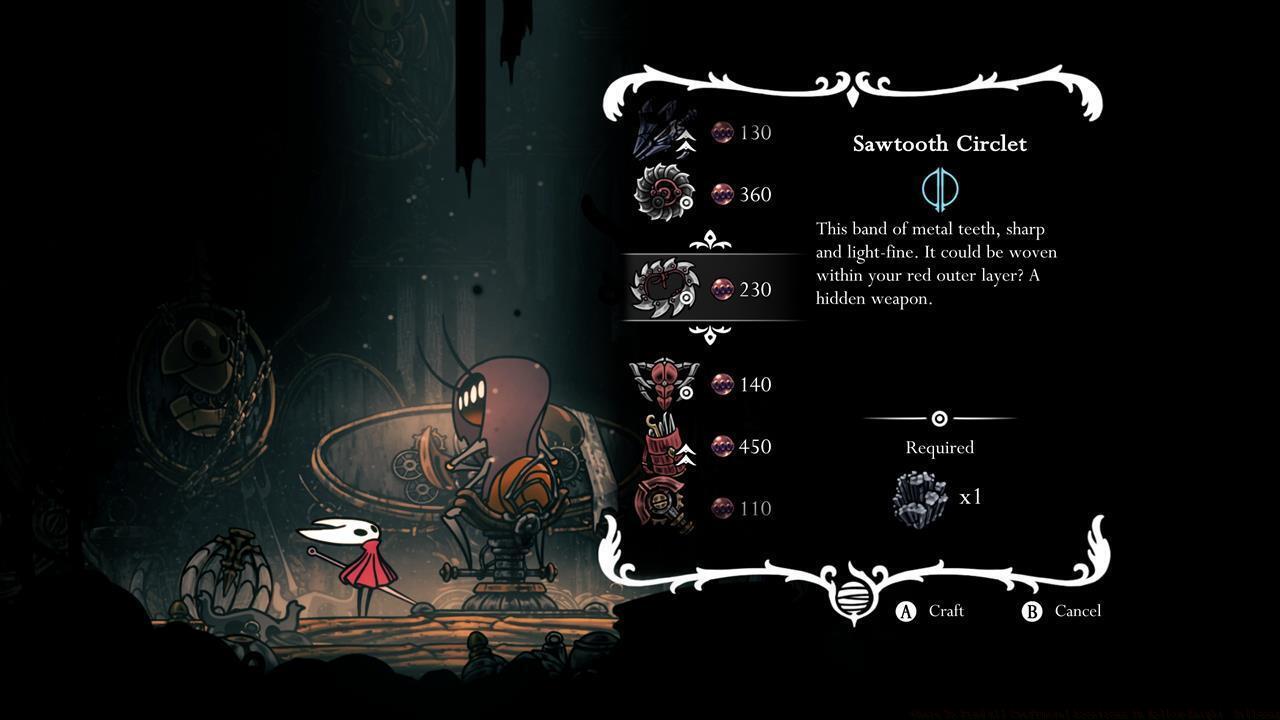The width and height of the screenshot is (1280, 720).
Task: Select the red quiver item priced 450
Action: click(703, 446)
